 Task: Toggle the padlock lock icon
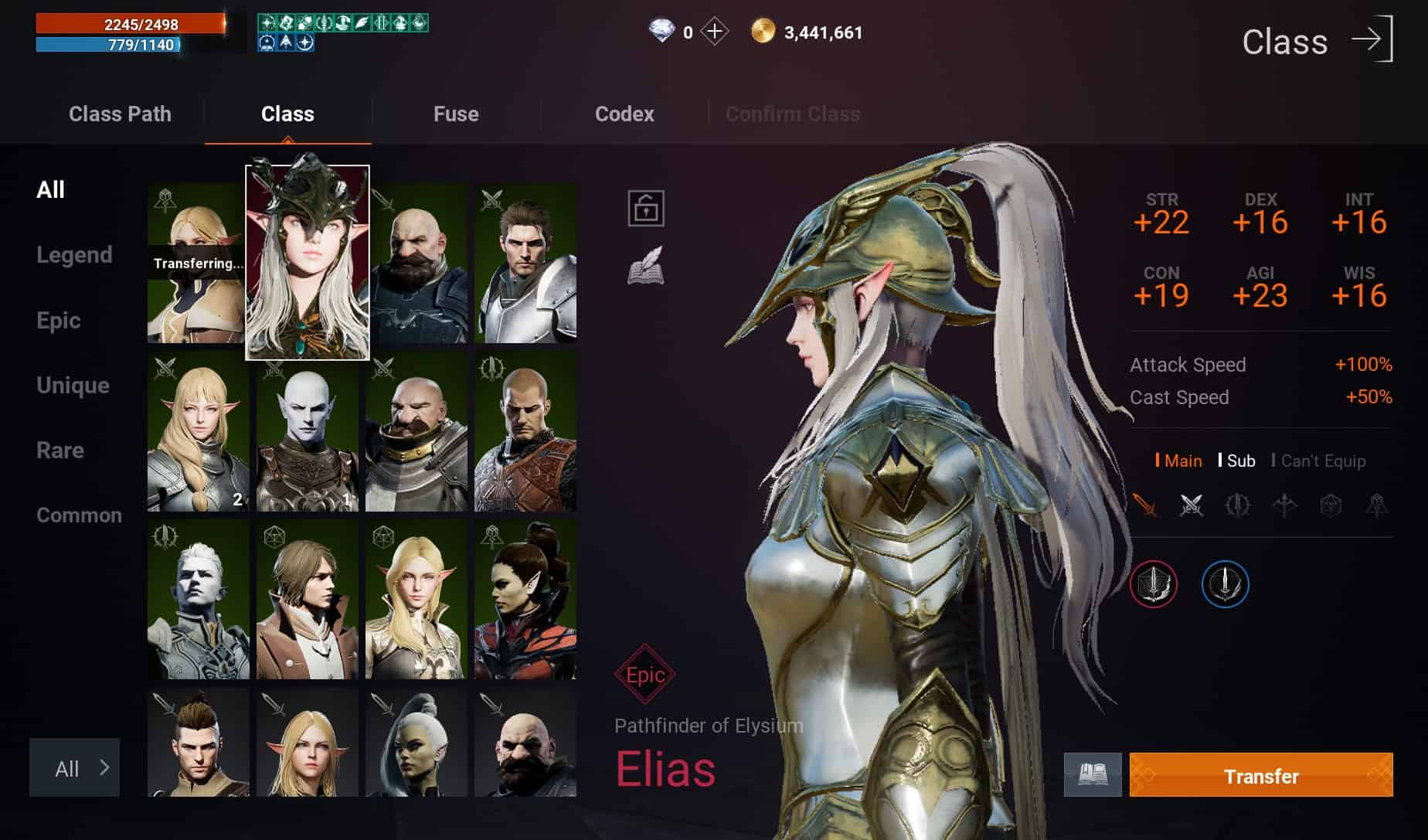646,209
